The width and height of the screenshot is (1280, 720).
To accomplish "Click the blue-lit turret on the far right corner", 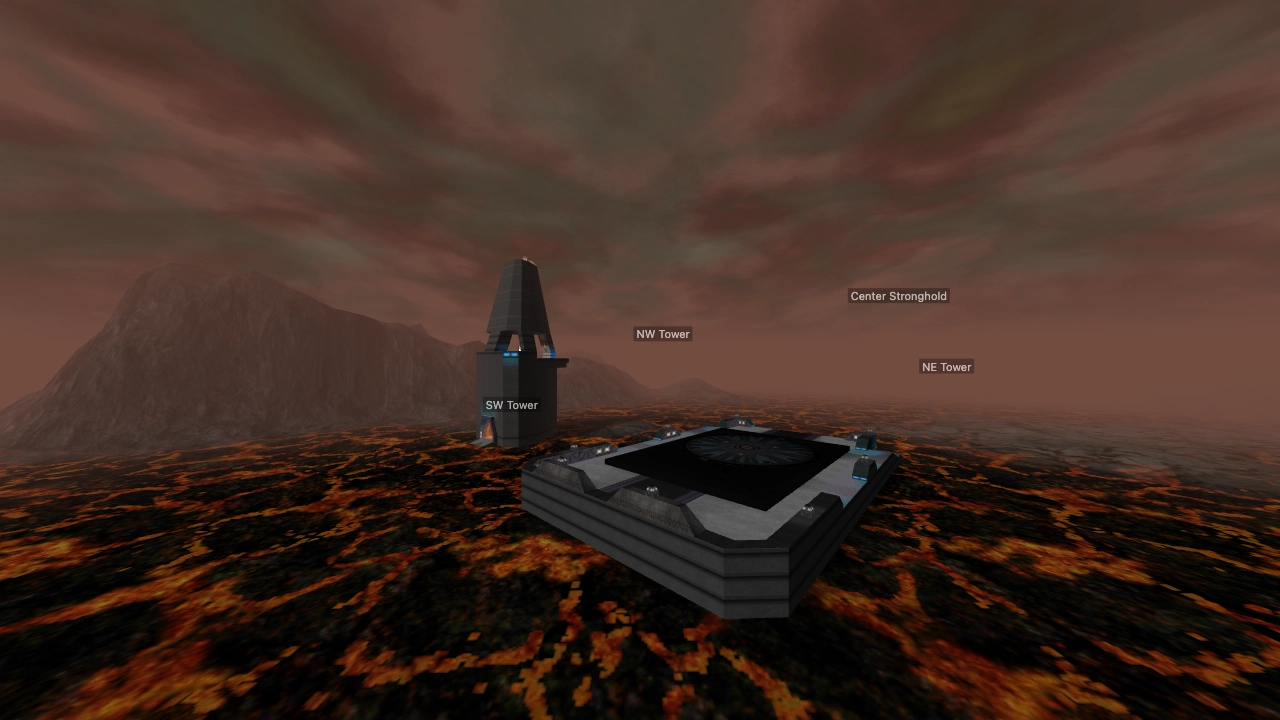I will (864, 440).
